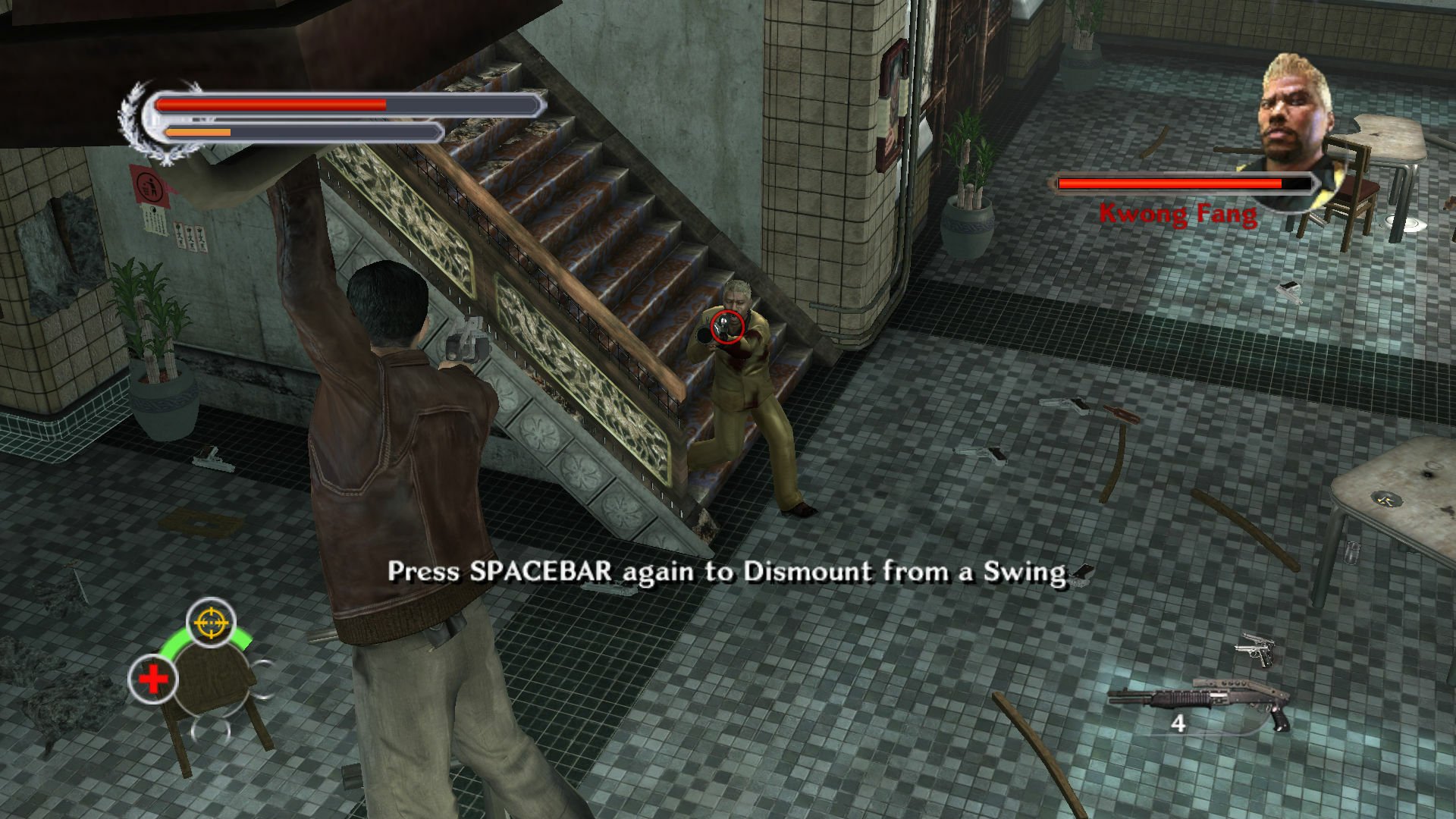Screen dimensions: 1456x819
Task: Use the red cross health boost ability
Action: point(152,679)
